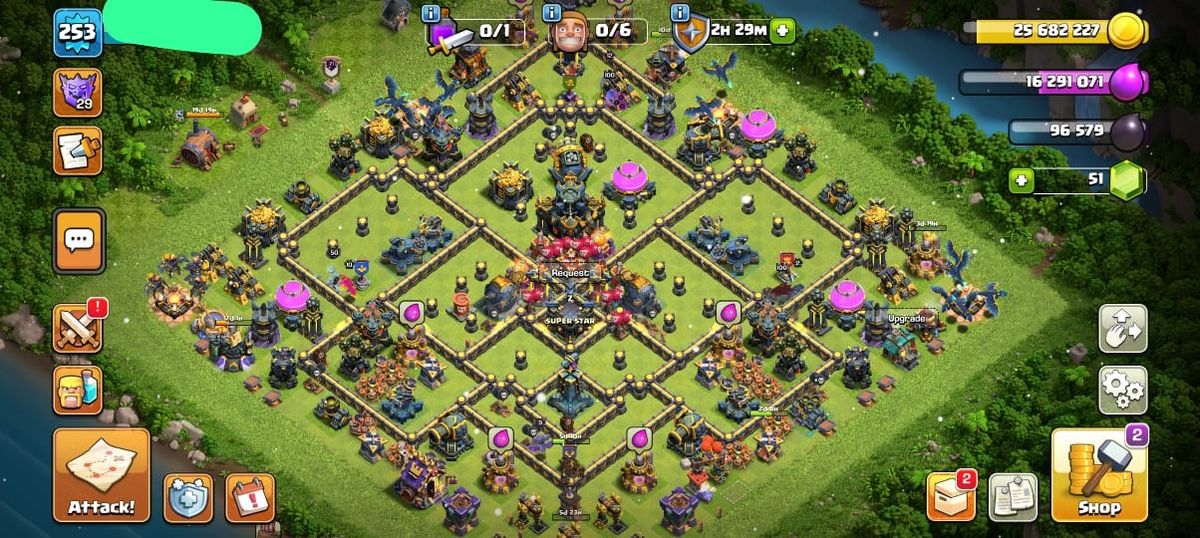This screenshot has height=538, width=1200.
Task: Open the player profile level 253 badge
Action: click(77, 32)
